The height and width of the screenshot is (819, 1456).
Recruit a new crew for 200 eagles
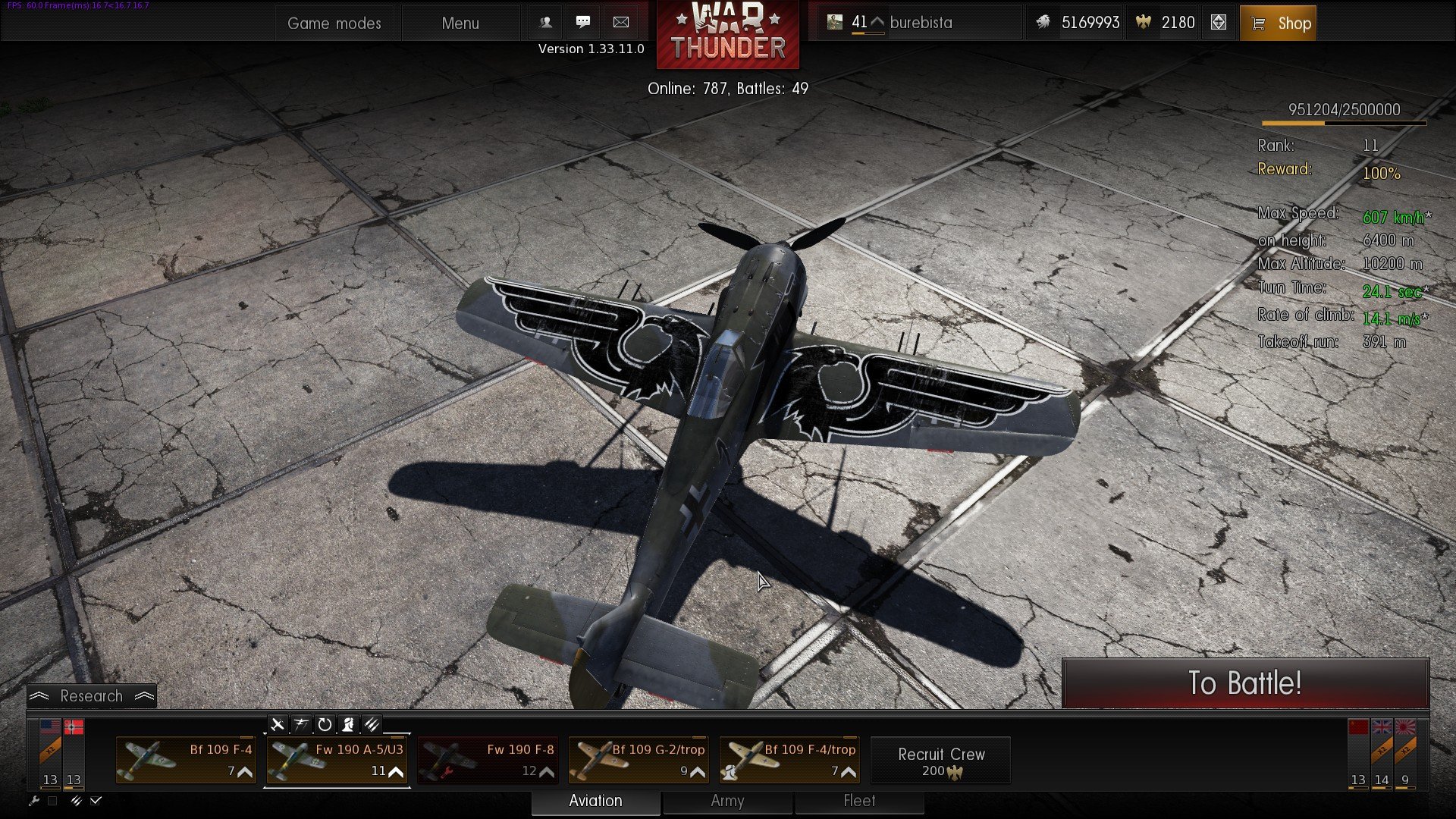[940, 761]
